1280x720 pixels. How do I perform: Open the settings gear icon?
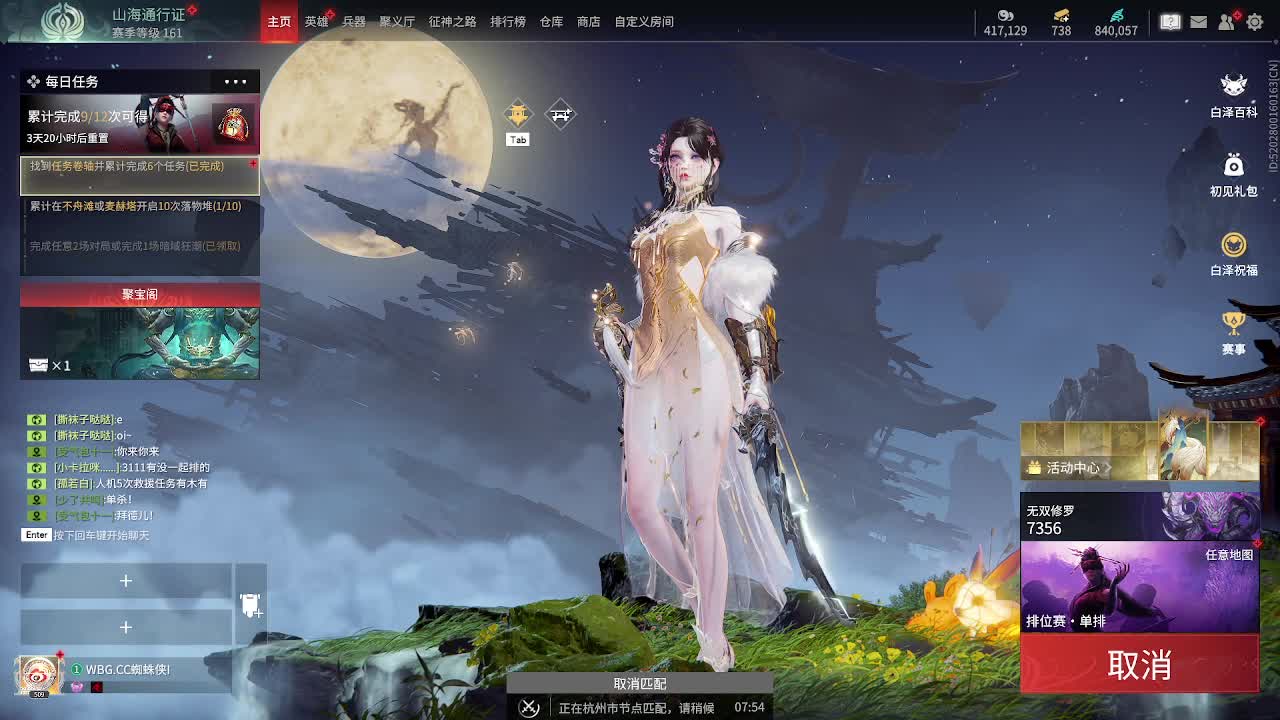1255,21
